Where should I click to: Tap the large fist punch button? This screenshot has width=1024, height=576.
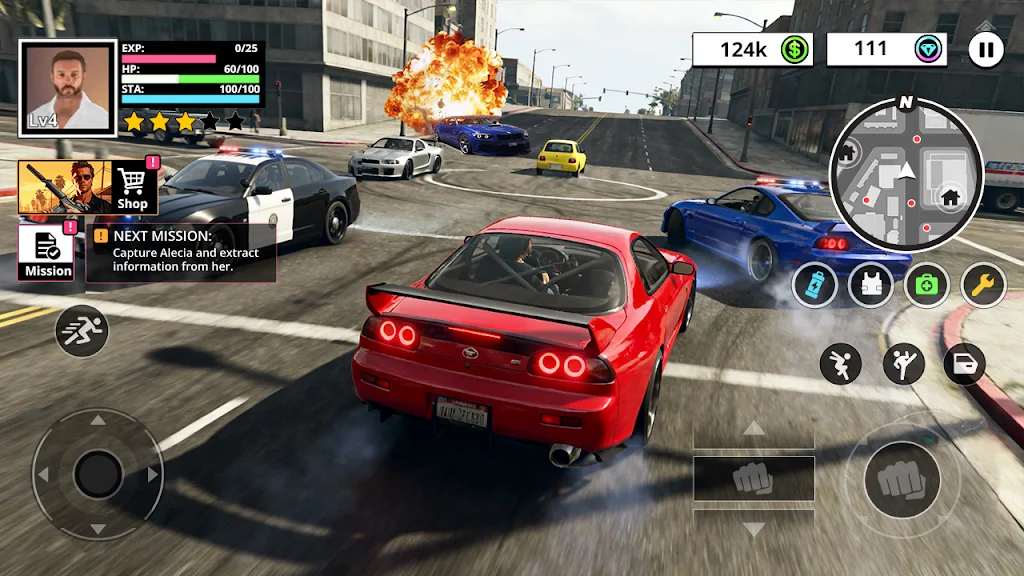pos(902,479)
